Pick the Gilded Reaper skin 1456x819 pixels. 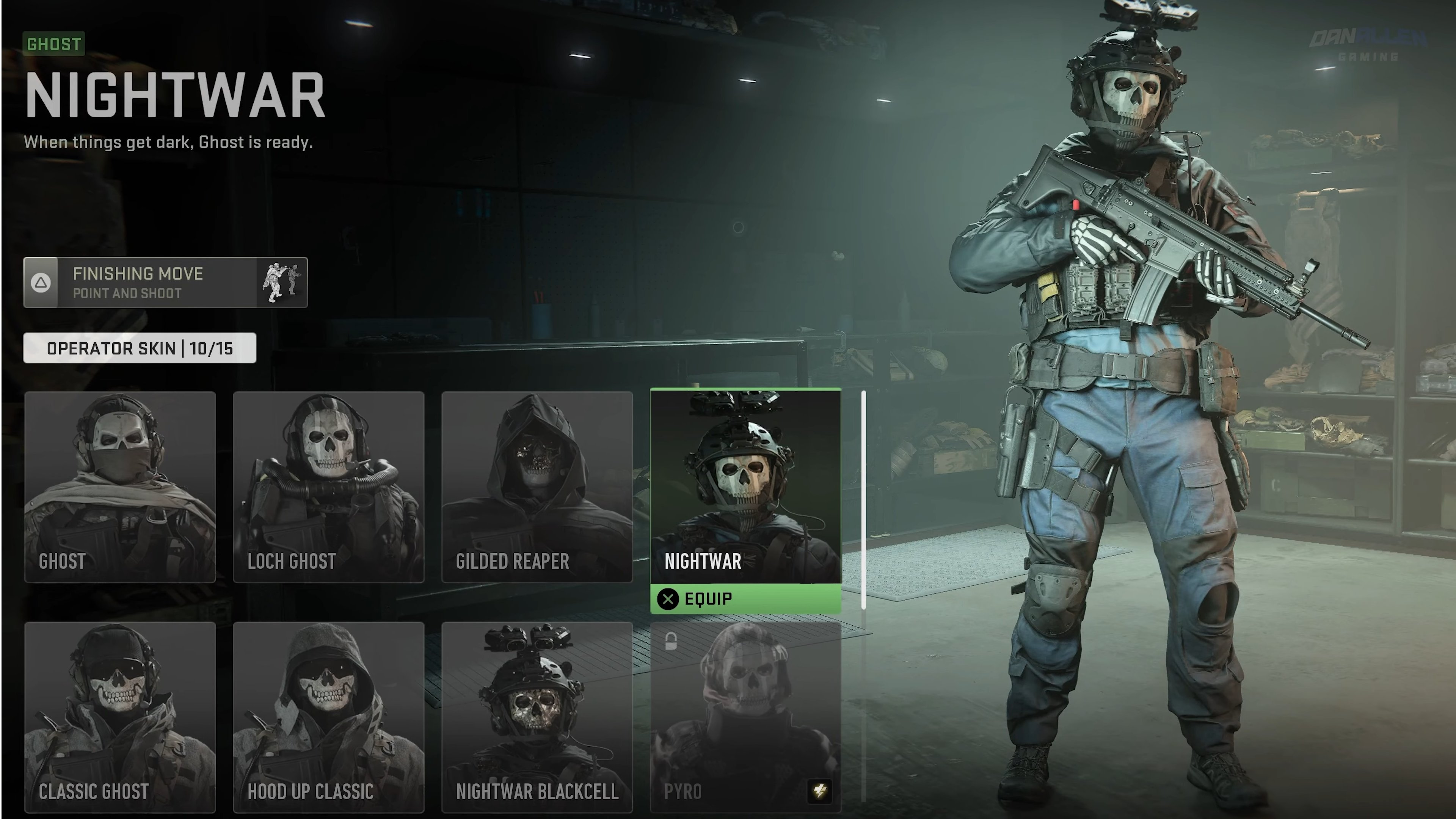pyautogui.click(x=537, y=486)
